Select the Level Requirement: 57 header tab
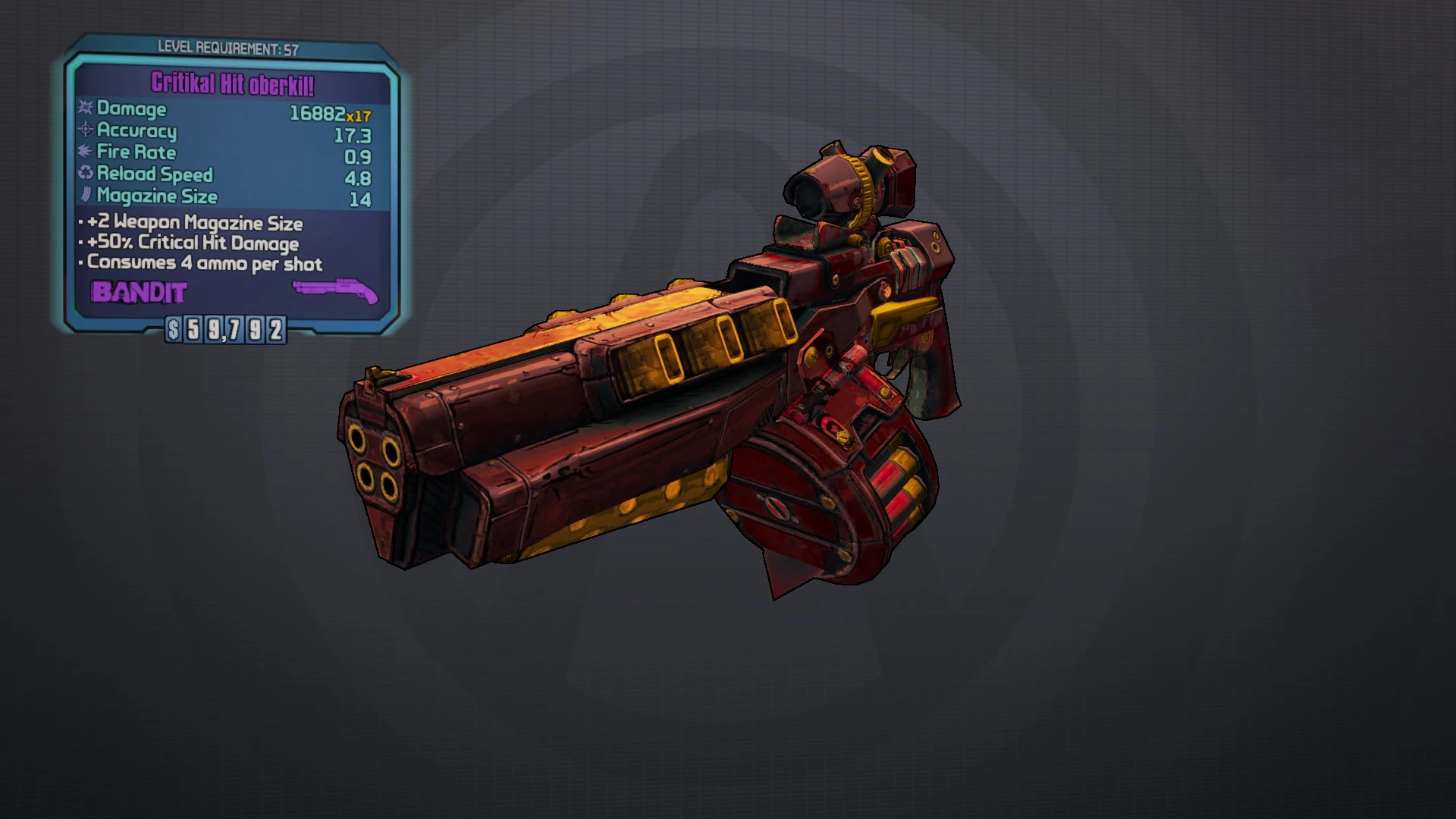1456x819 pixels. [227, 47]
